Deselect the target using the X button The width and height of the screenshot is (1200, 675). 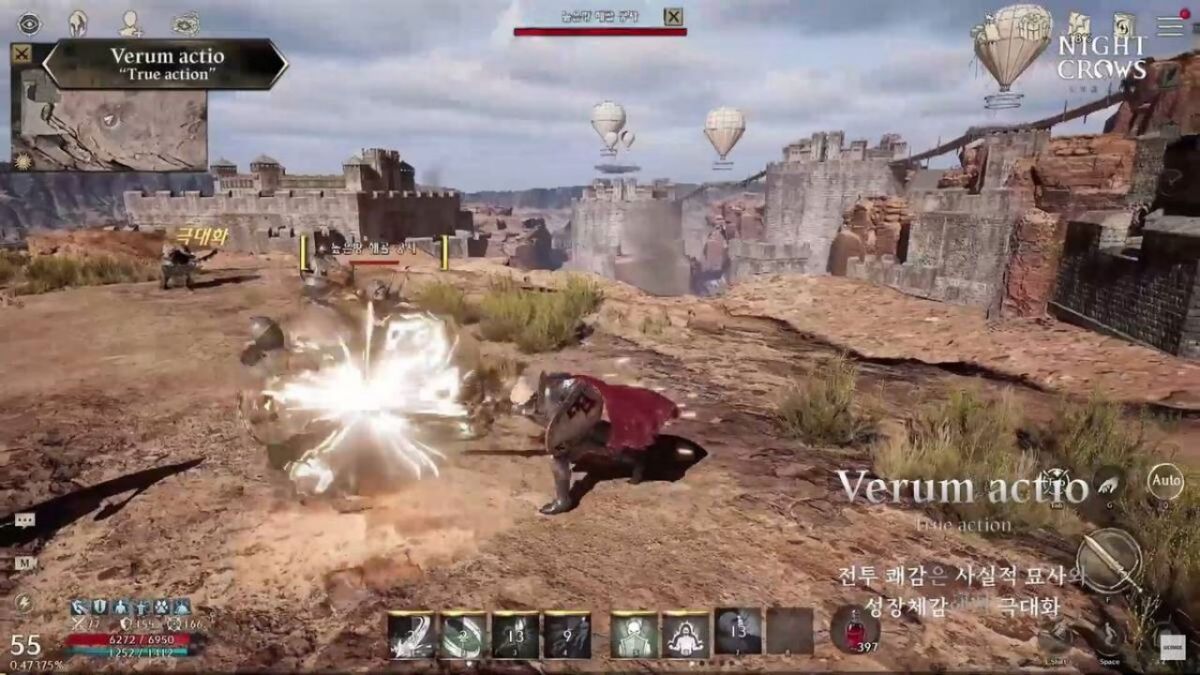click(x=674, y=16)
